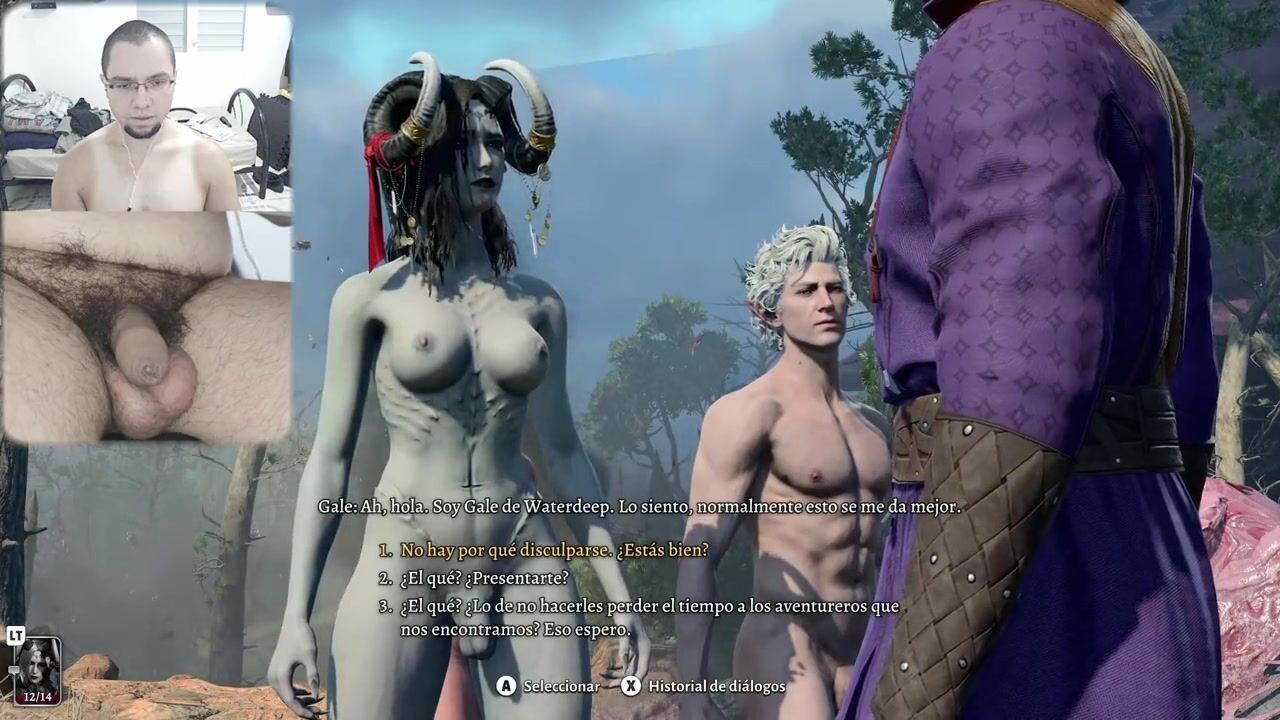The width and height of the screenshot is (1280, 720).
Task: Select the "¿El qué? ¿Presentarte?" reply
Action: click(484, 578)
